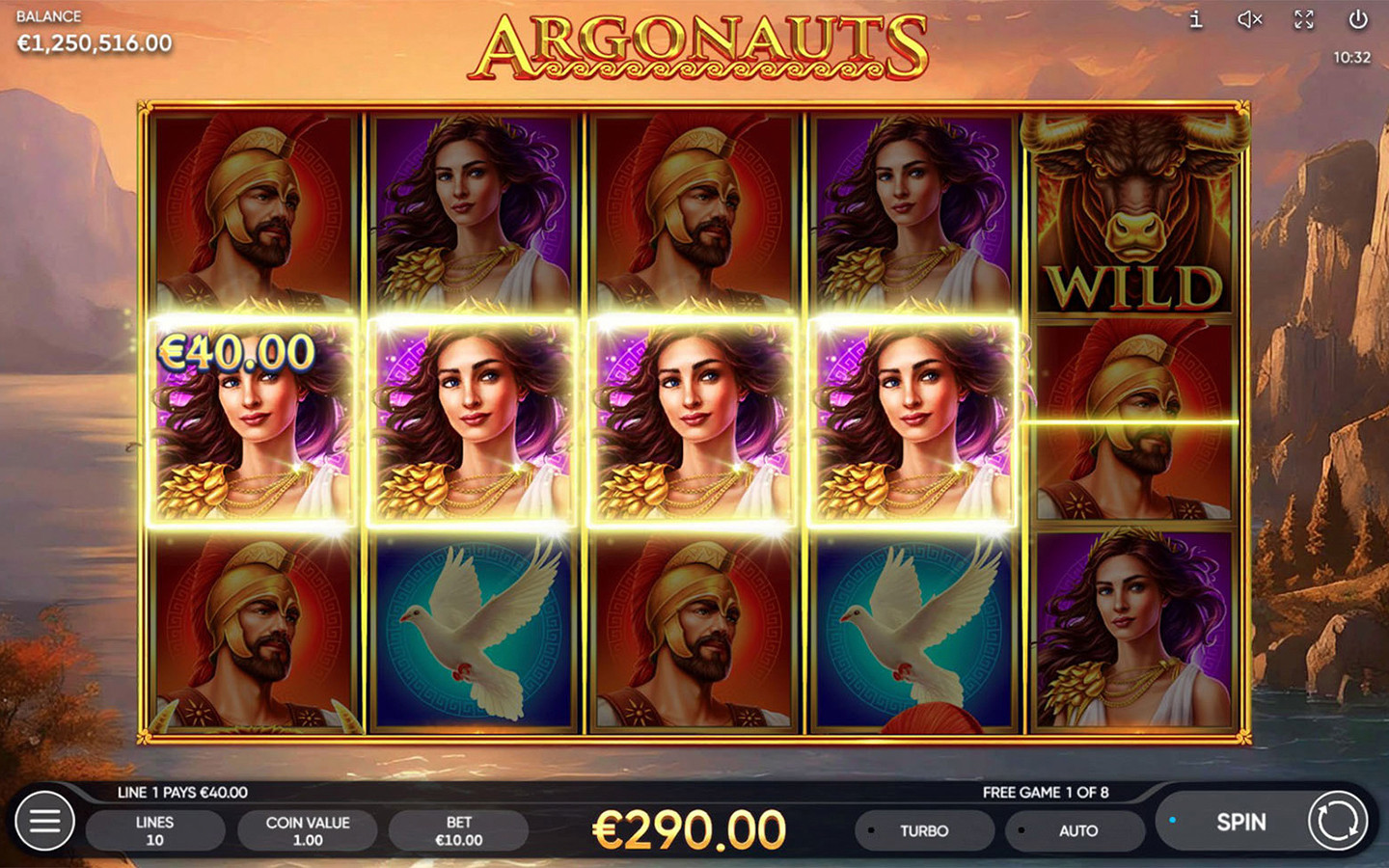Image resolution: width=1389 pixels, height=868 pixels.
Task: Activate Auto play
Action: 1076,829
